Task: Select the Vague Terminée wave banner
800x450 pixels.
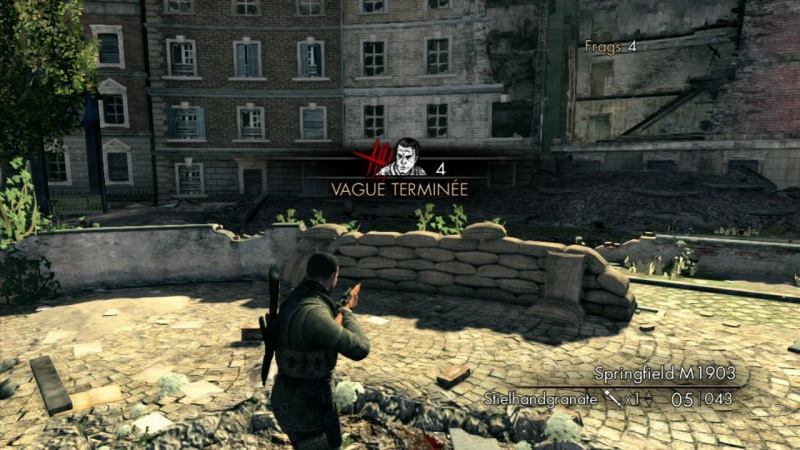Action: click(x=400, y=187)
